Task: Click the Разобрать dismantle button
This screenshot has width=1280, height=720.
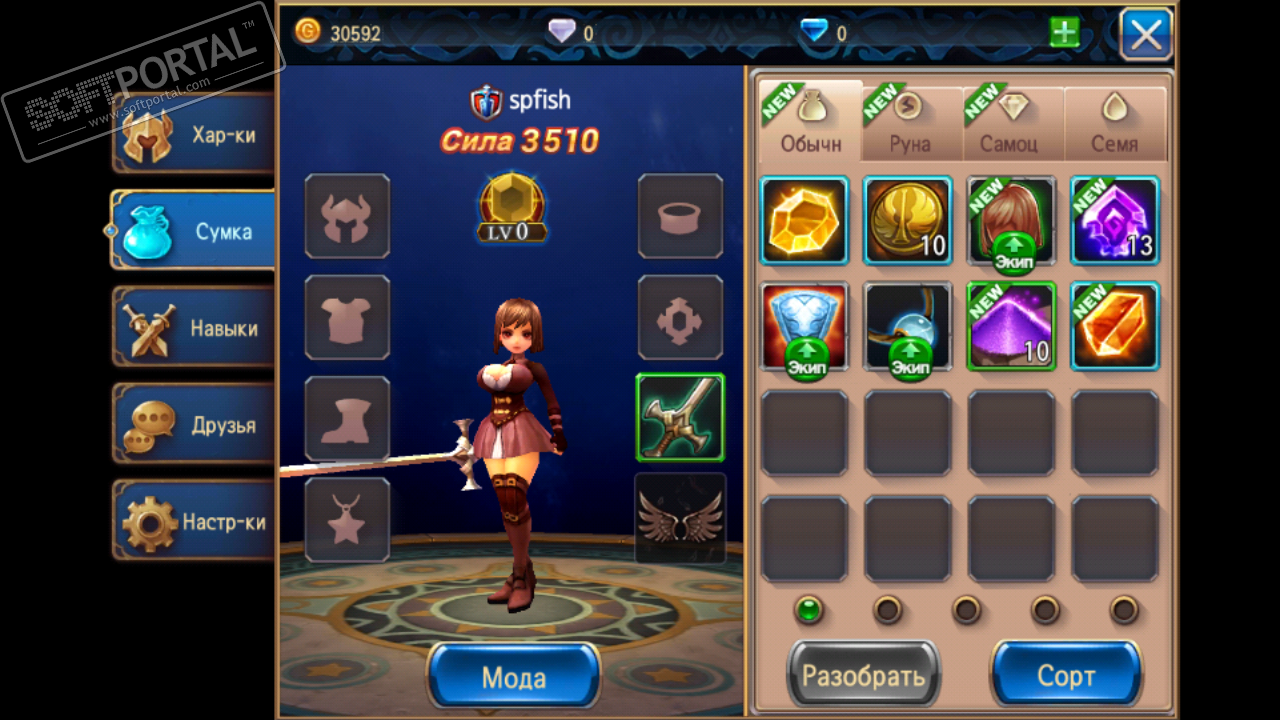Action: 864,677
